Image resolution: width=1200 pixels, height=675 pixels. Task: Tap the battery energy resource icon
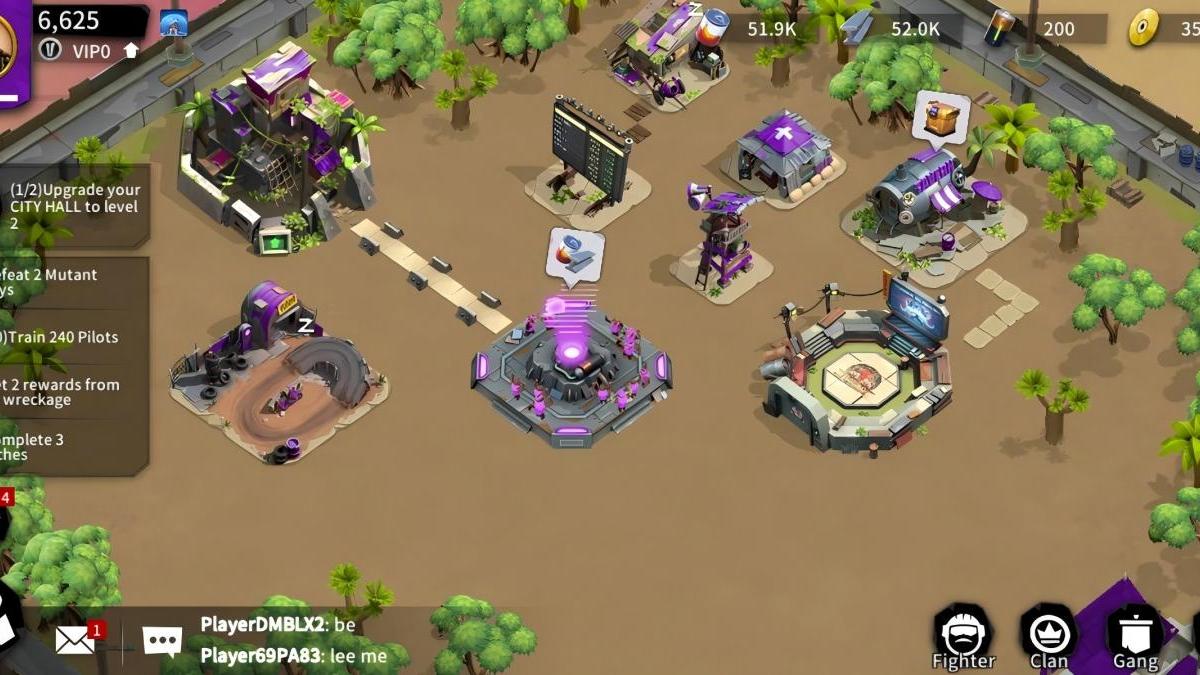[999, 28]
